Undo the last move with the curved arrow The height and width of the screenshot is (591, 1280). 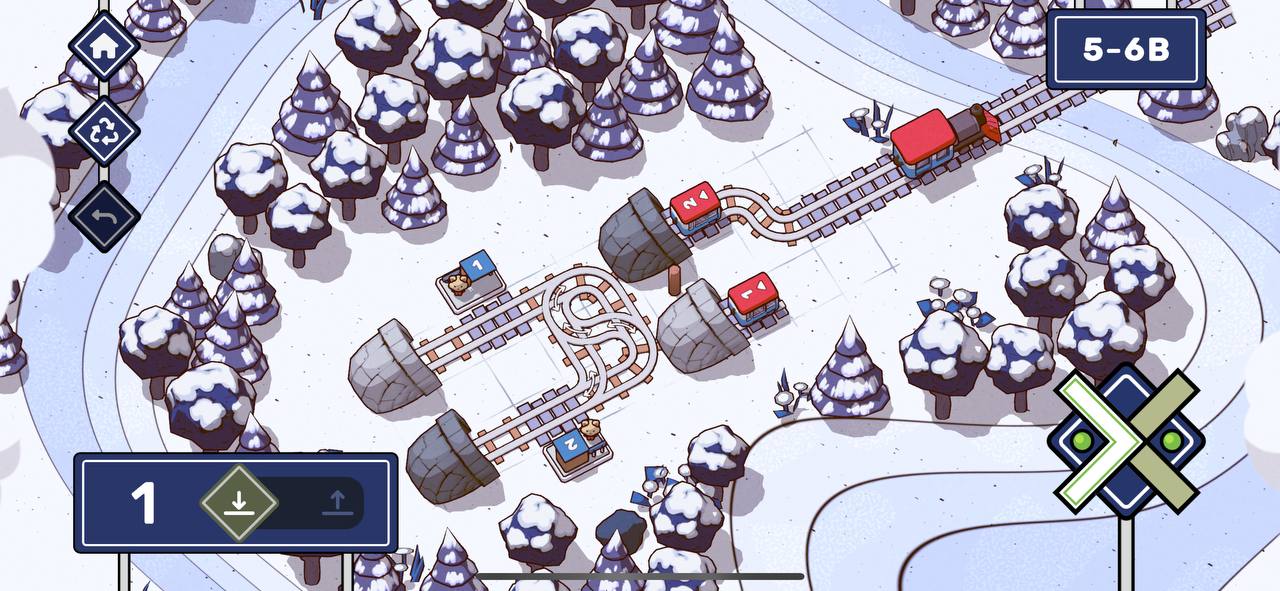pos(103,216)
